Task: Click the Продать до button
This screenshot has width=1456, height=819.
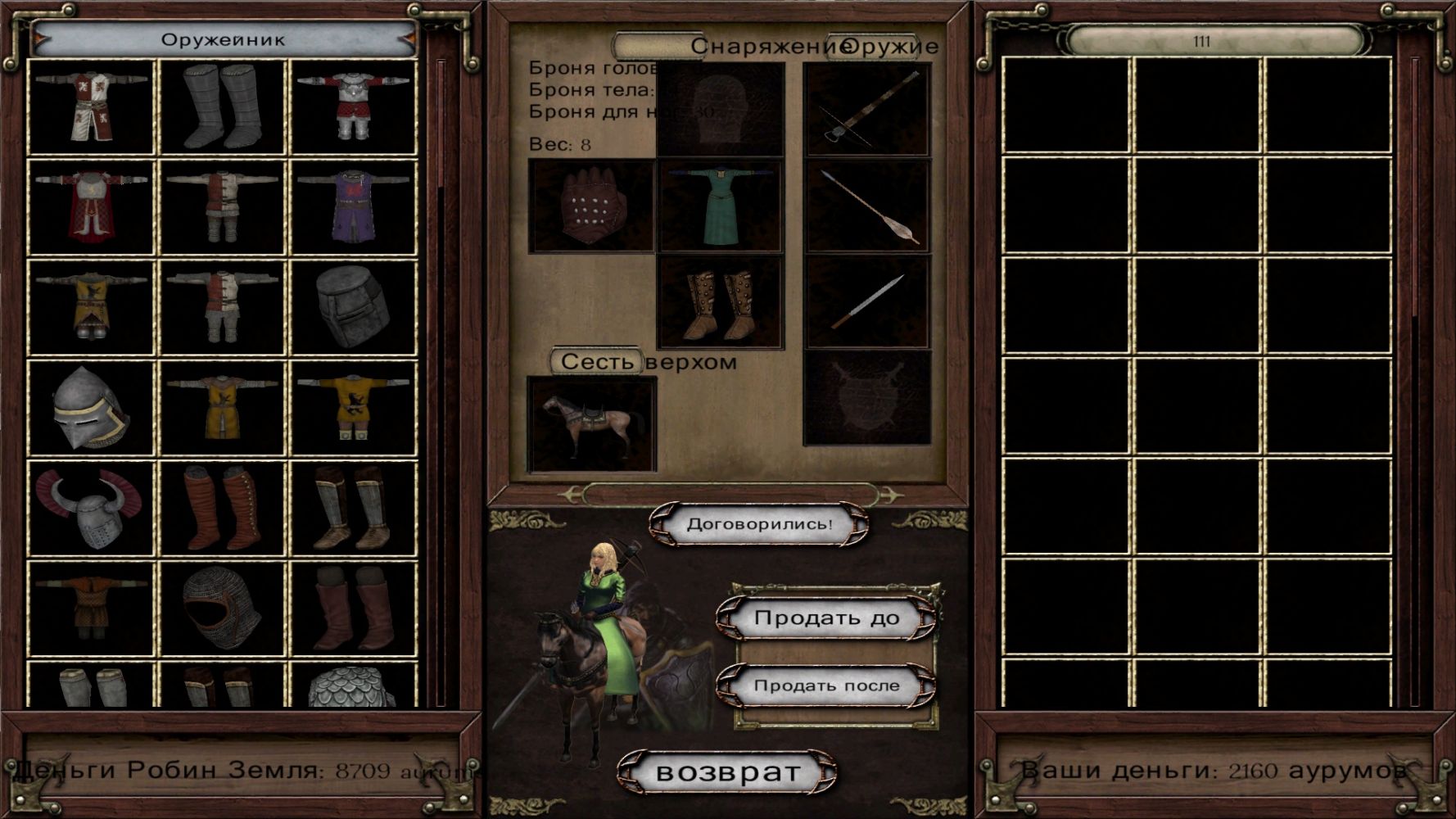Action: 826,618
